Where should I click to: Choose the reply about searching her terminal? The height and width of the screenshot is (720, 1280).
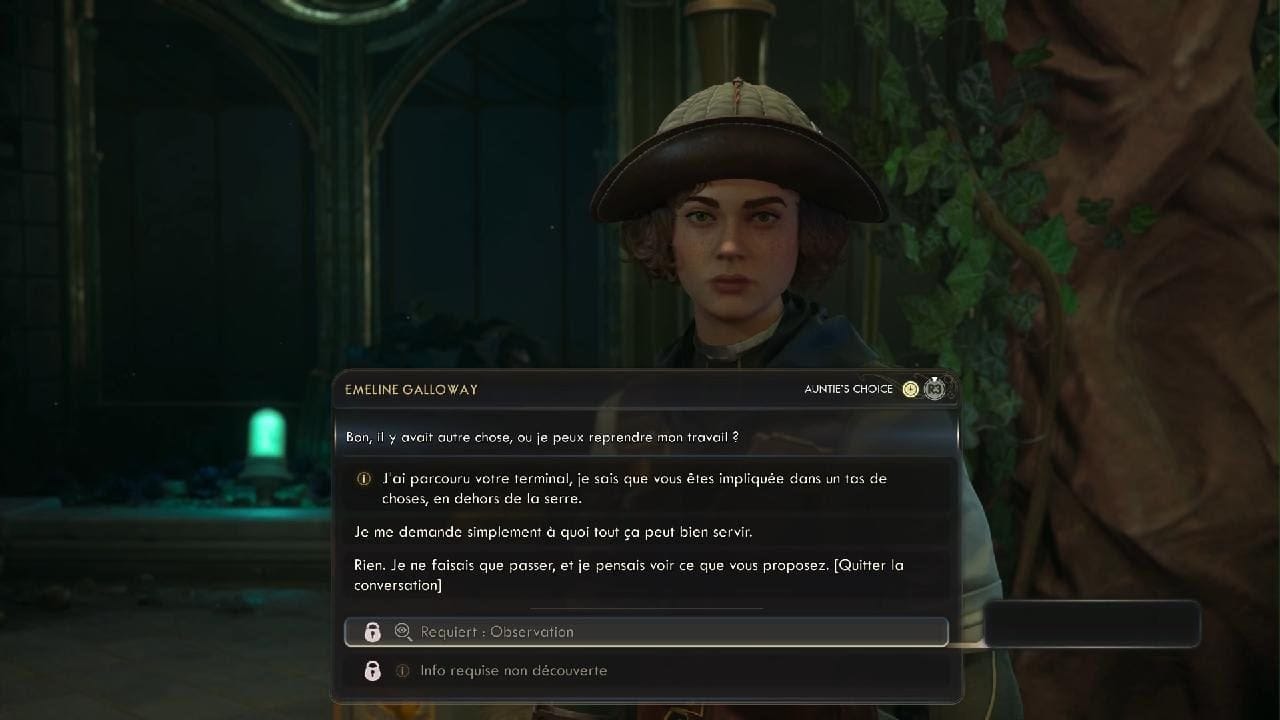[634, 488]
